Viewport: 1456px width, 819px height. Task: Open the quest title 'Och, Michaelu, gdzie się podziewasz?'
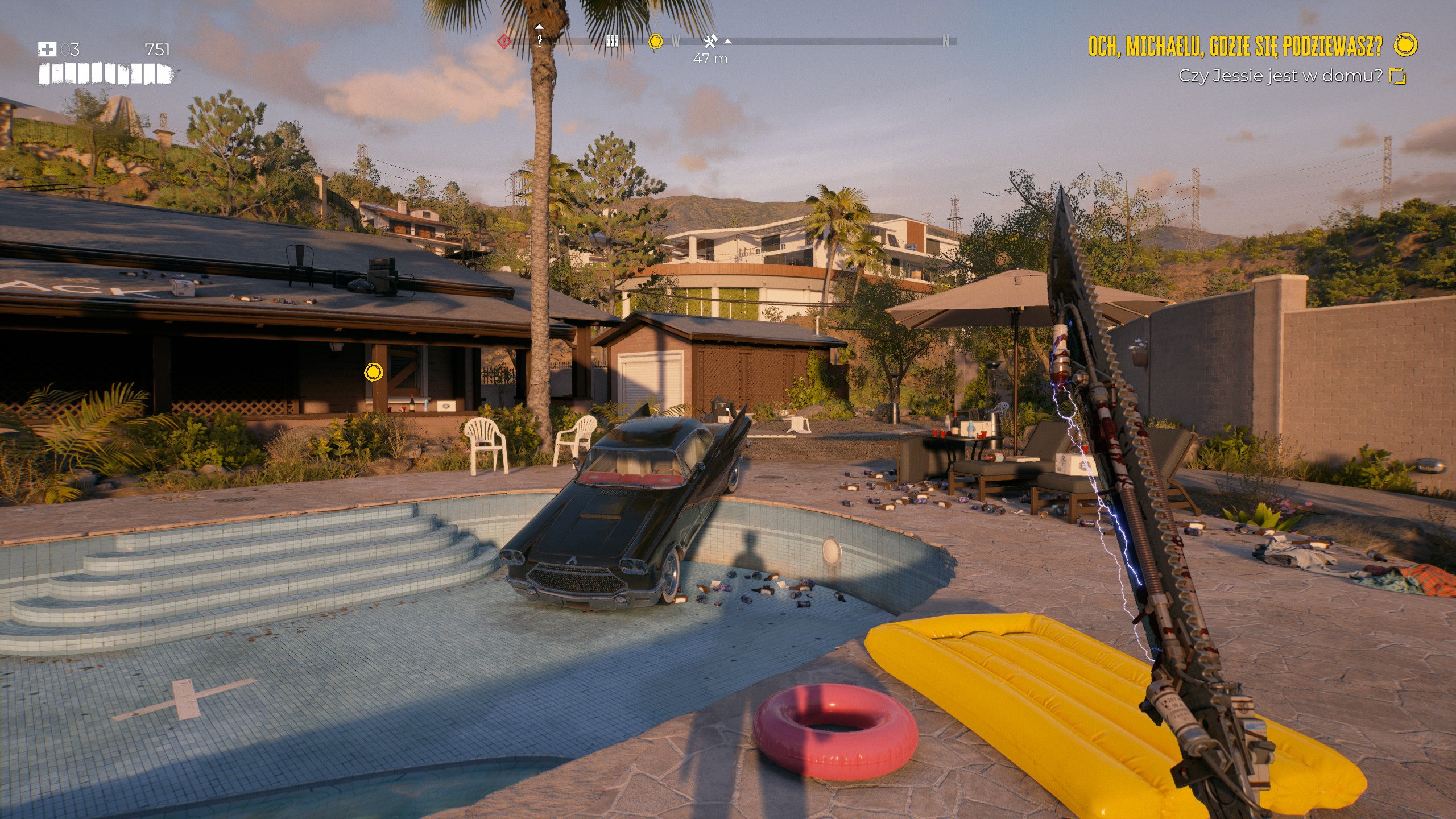point(1235,46)
